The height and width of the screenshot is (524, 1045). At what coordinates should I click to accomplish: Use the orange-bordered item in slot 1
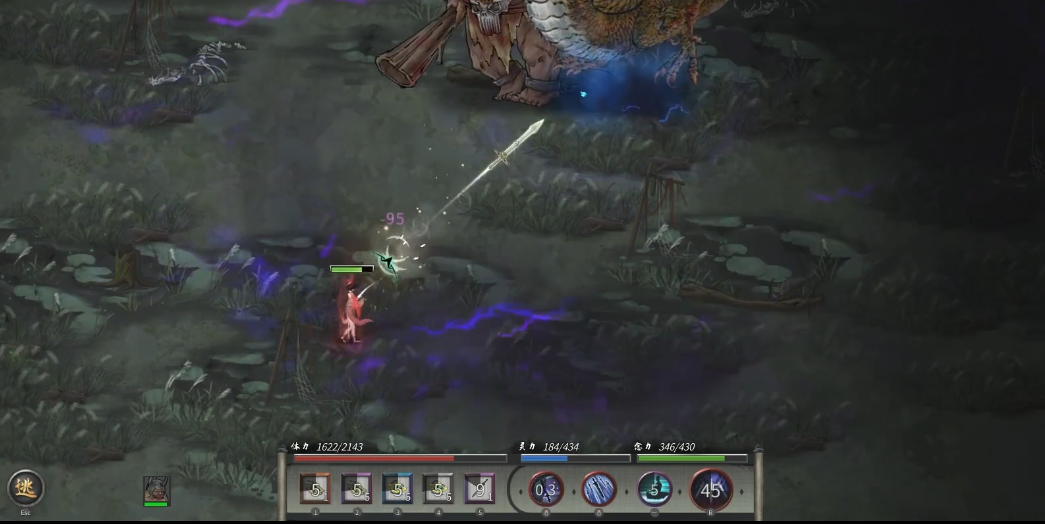point(315,490)
